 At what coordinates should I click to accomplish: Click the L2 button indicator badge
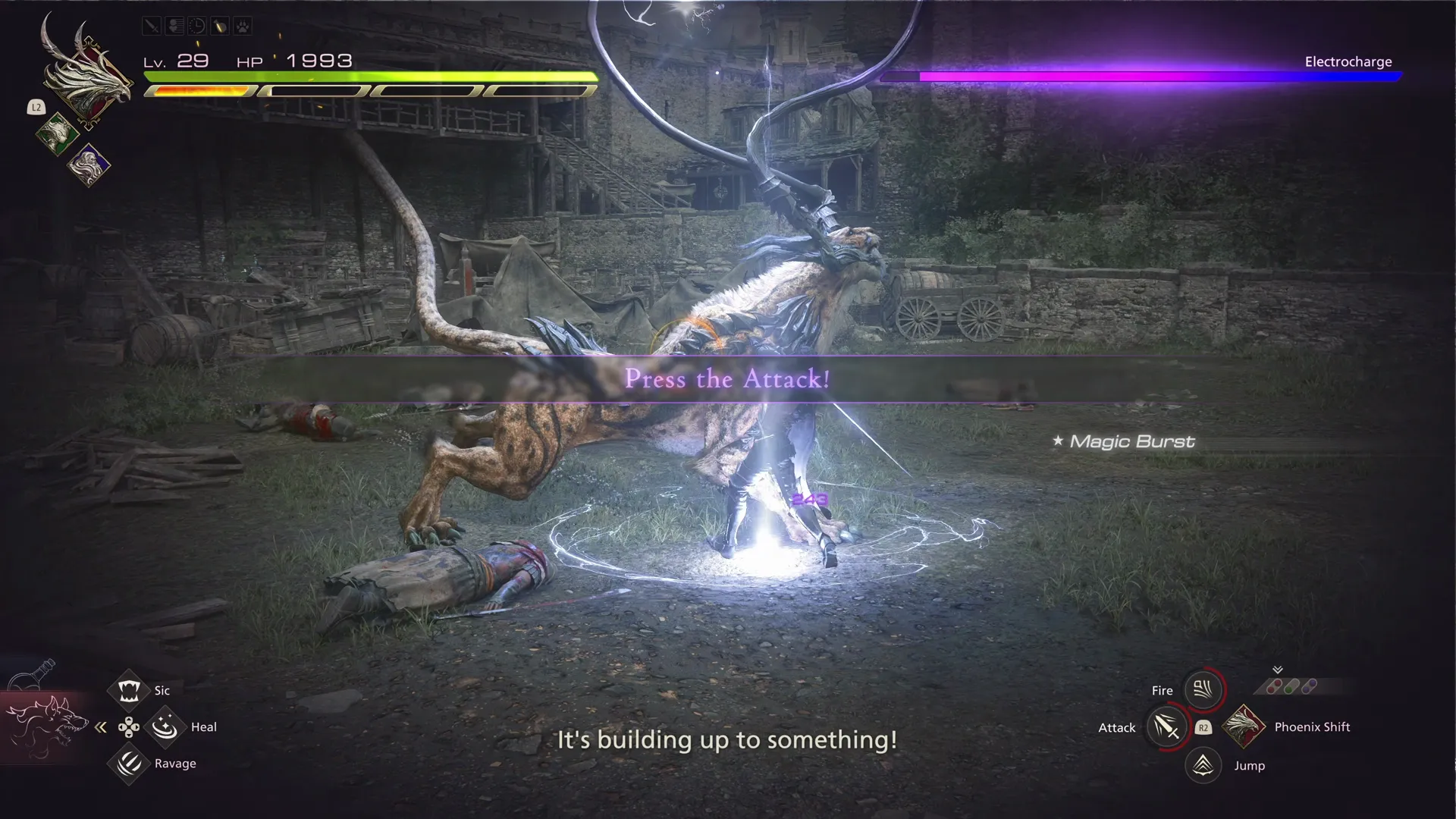coord(36,107)
